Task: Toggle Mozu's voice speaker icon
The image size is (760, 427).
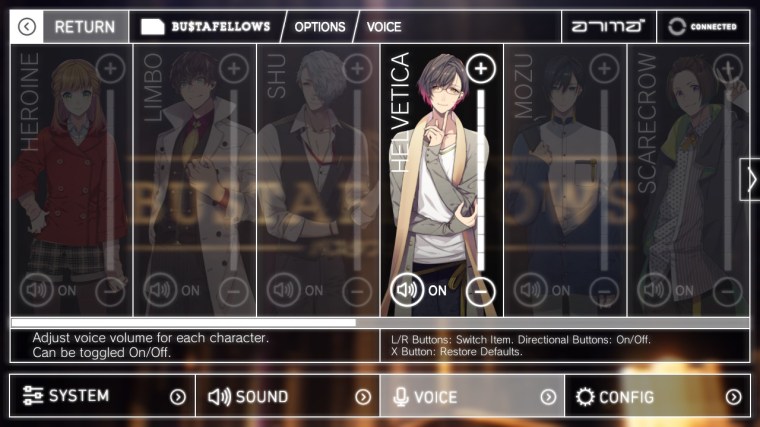Action: (x=530, y=291)
